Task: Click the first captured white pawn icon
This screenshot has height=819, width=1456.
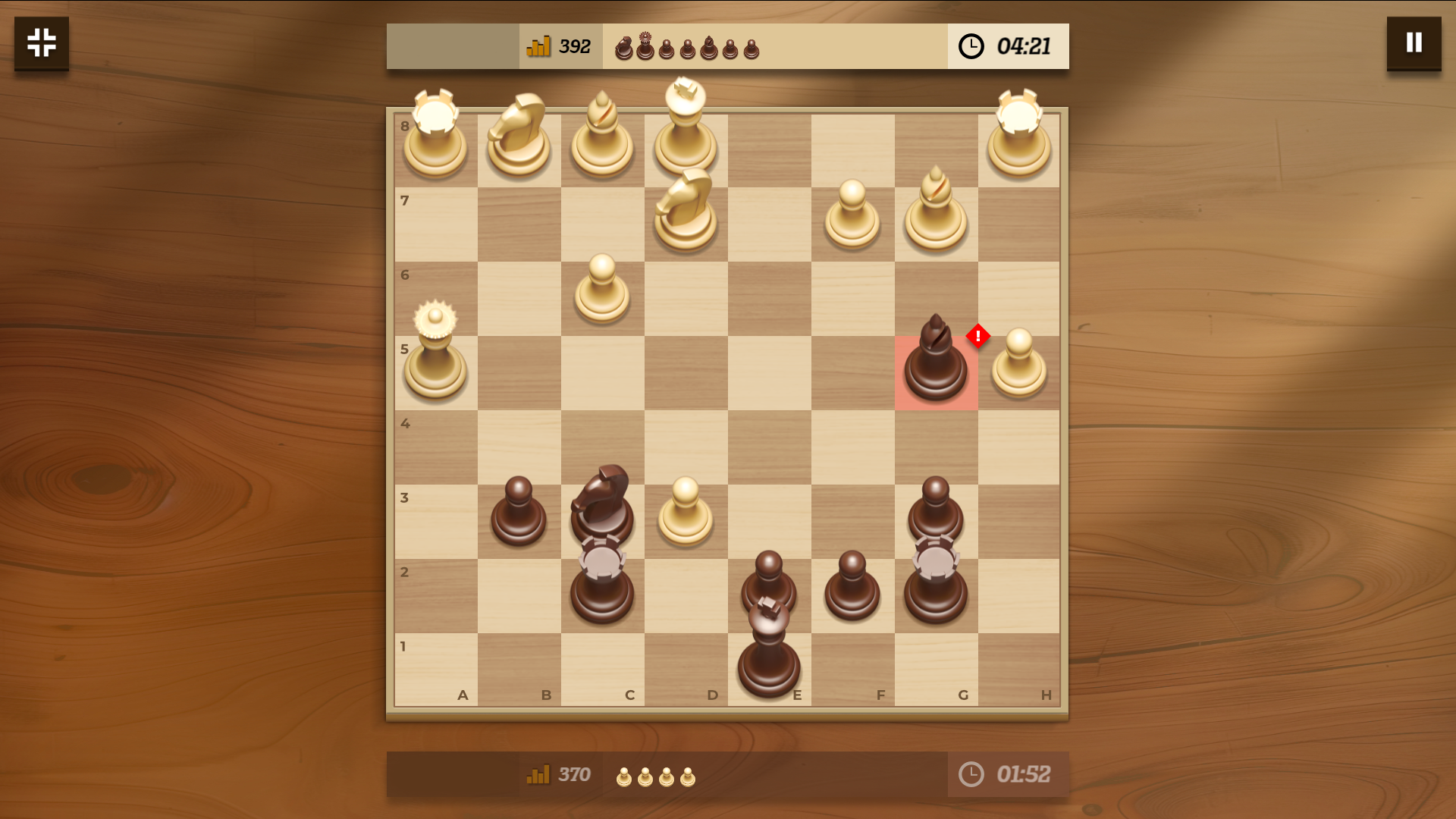Action: [623, 775]
